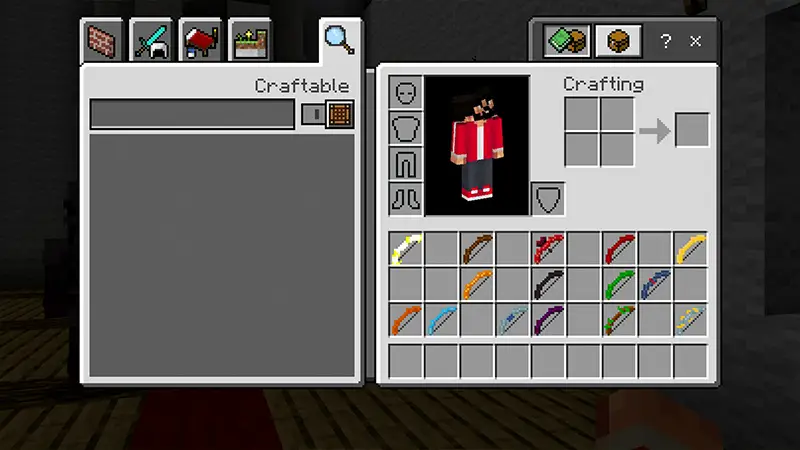
Task: Click the crafting output slot
Action: (x=692, y=130)
